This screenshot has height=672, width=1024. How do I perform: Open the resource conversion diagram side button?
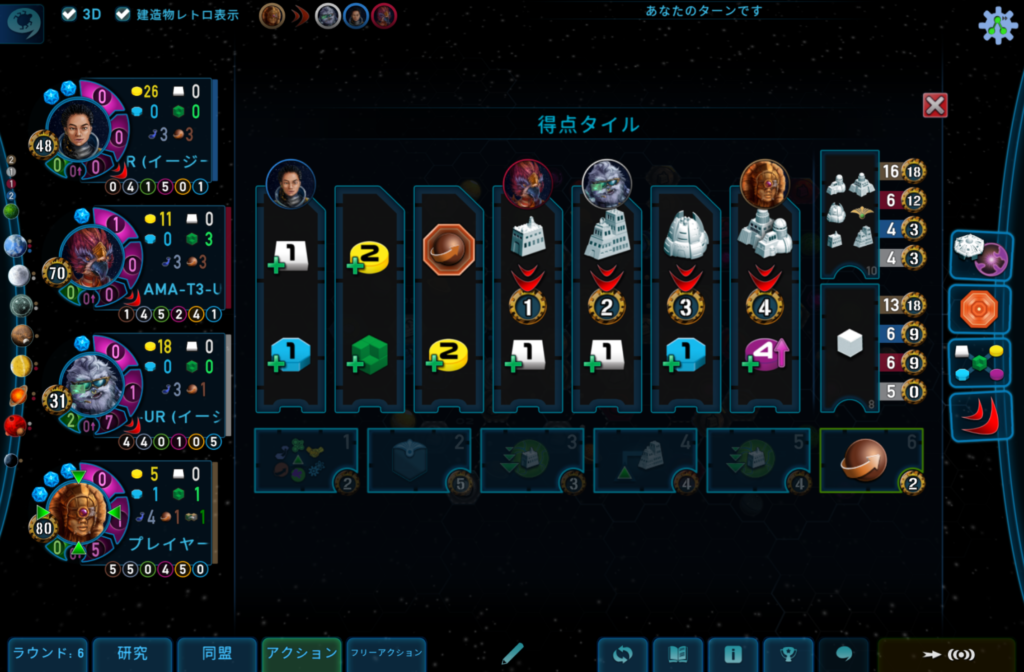(x=980, y=362)
